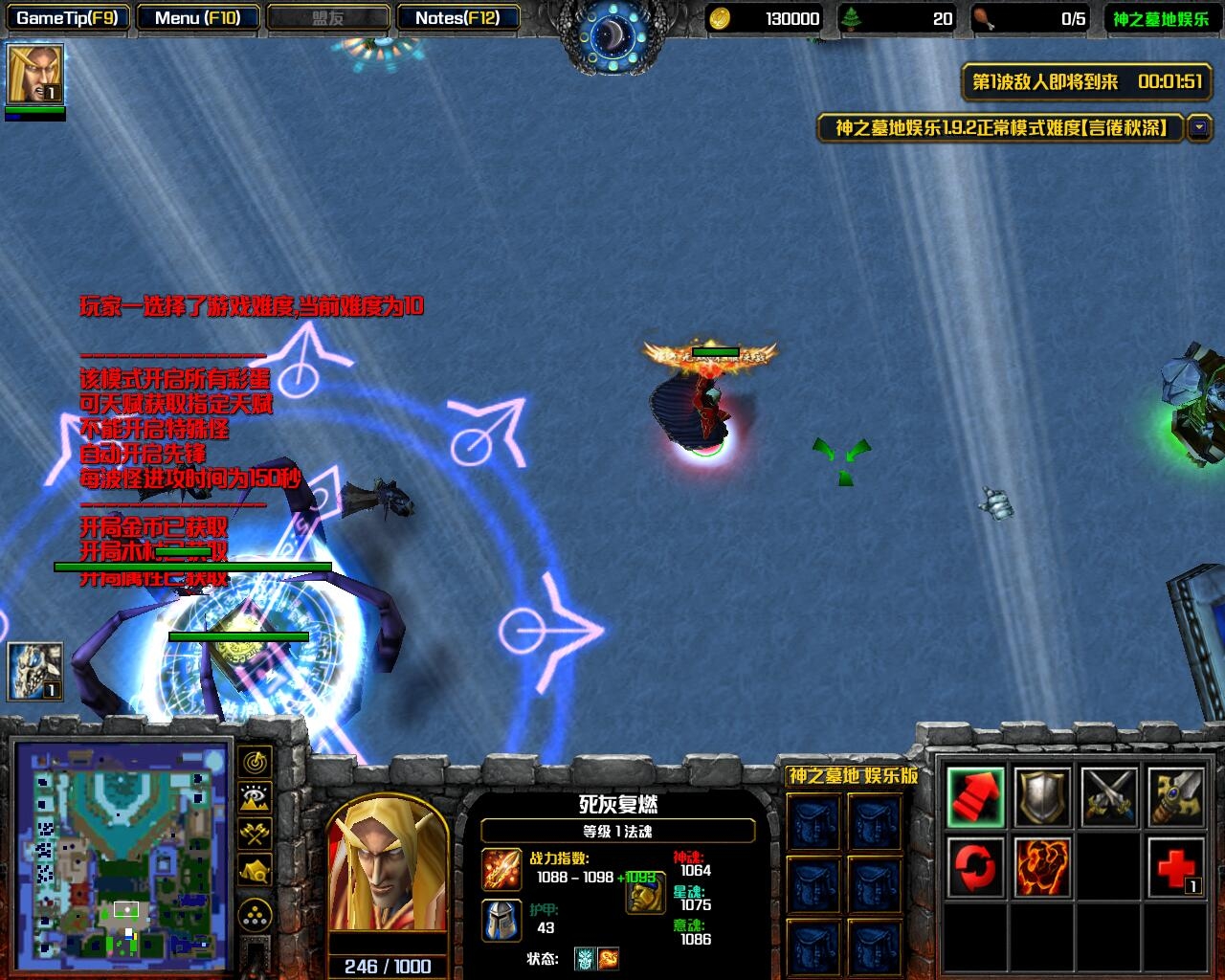This screenshot has width=1225, height=980.
Task: Click the hero portrait in the console
Action: click(388, 866)
